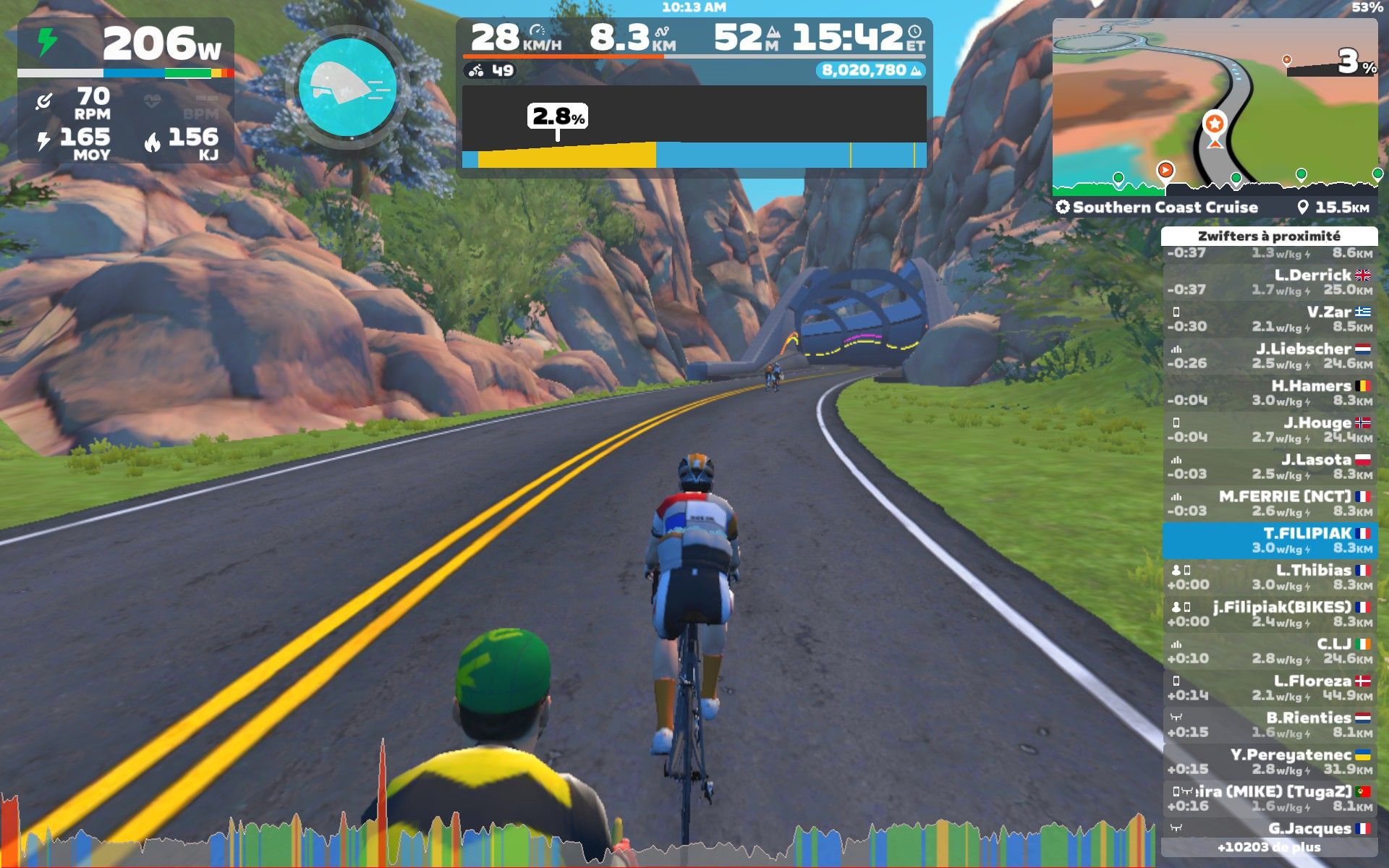Select G.Jacques rider row
1389x868 pixels.
1270,829
